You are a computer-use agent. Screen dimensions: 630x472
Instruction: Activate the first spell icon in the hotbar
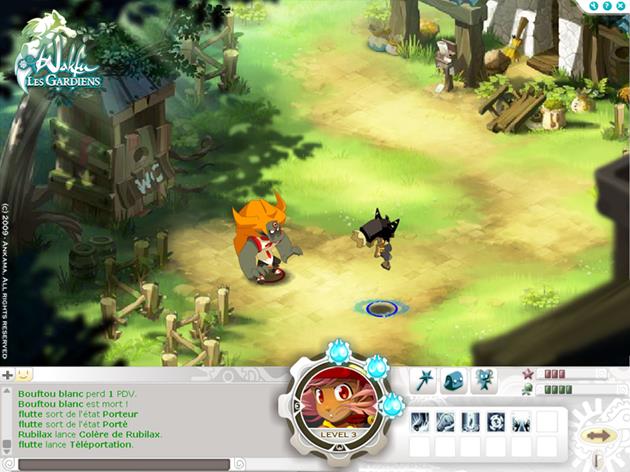421,422
